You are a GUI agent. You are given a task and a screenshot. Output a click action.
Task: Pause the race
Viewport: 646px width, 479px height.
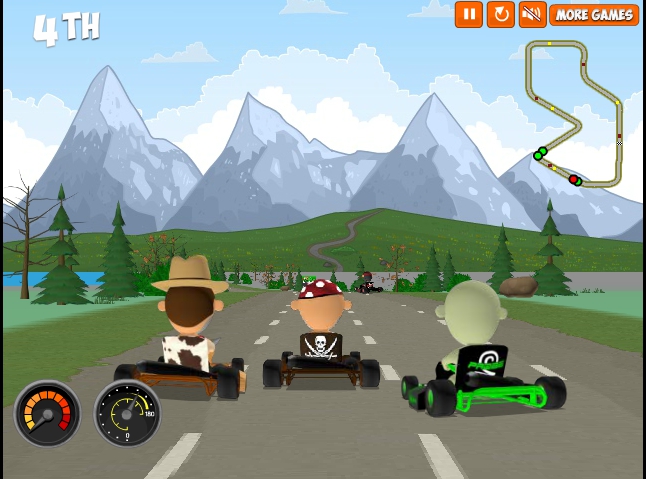click(468, 14)
